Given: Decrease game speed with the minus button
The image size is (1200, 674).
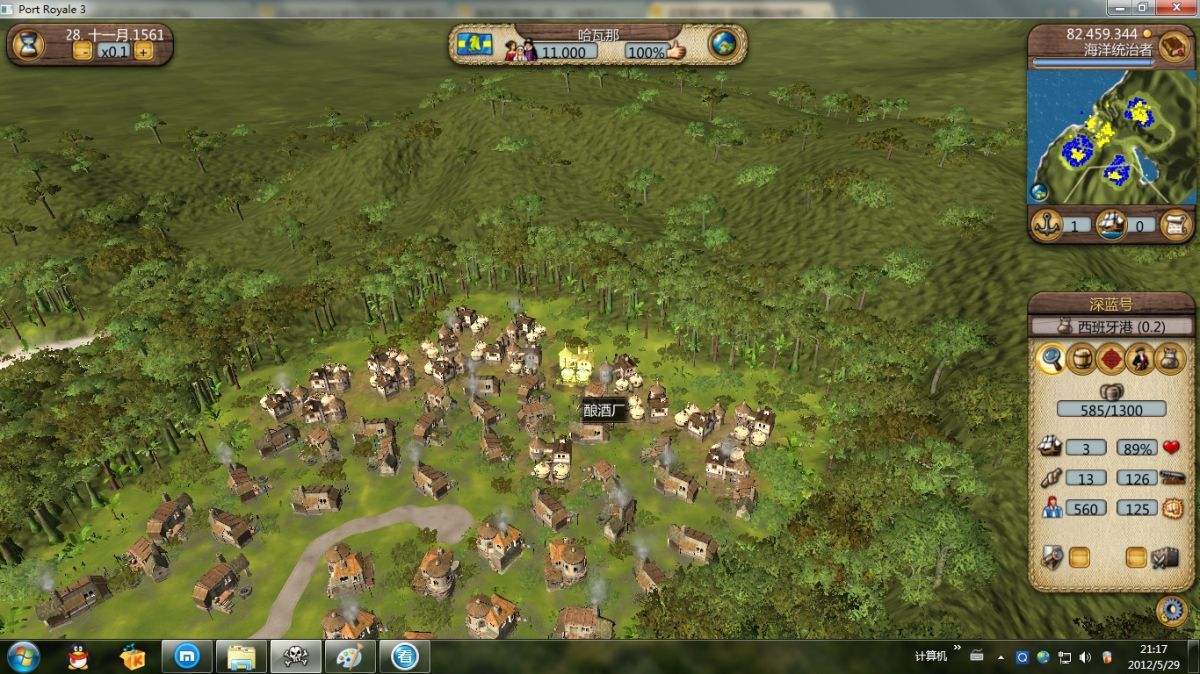Looking at the screenshot, I should 82,52.
